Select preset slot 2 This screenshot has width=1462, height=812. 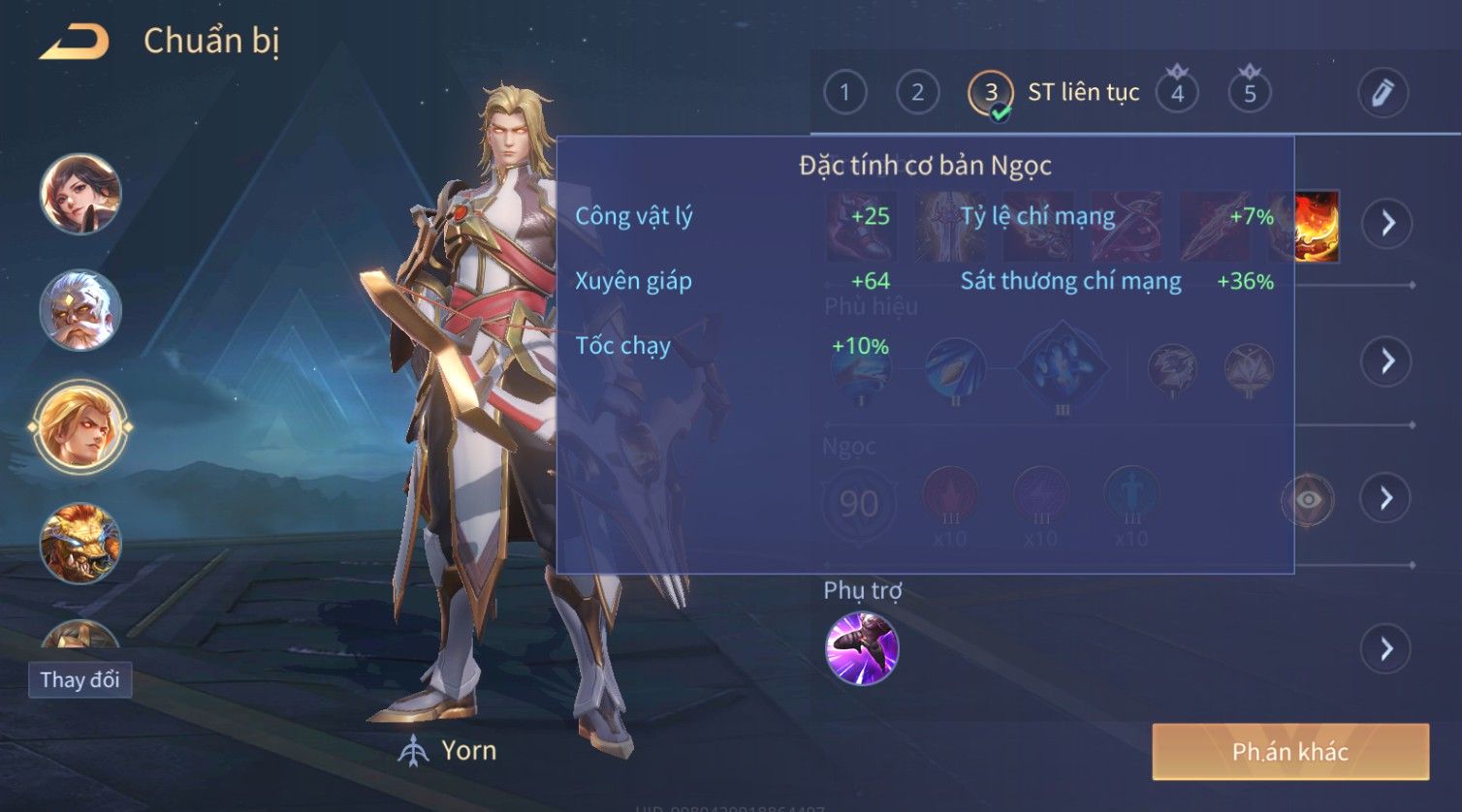(x=917, y=93)
